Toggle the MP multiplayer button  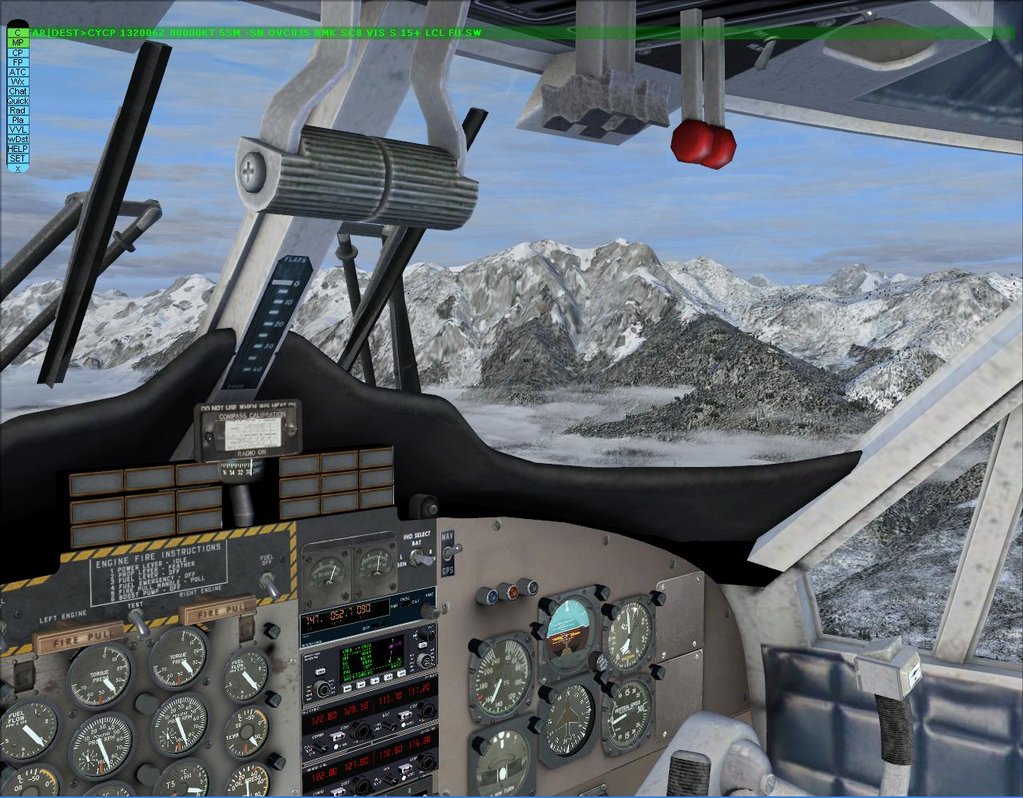pos(17,43)
